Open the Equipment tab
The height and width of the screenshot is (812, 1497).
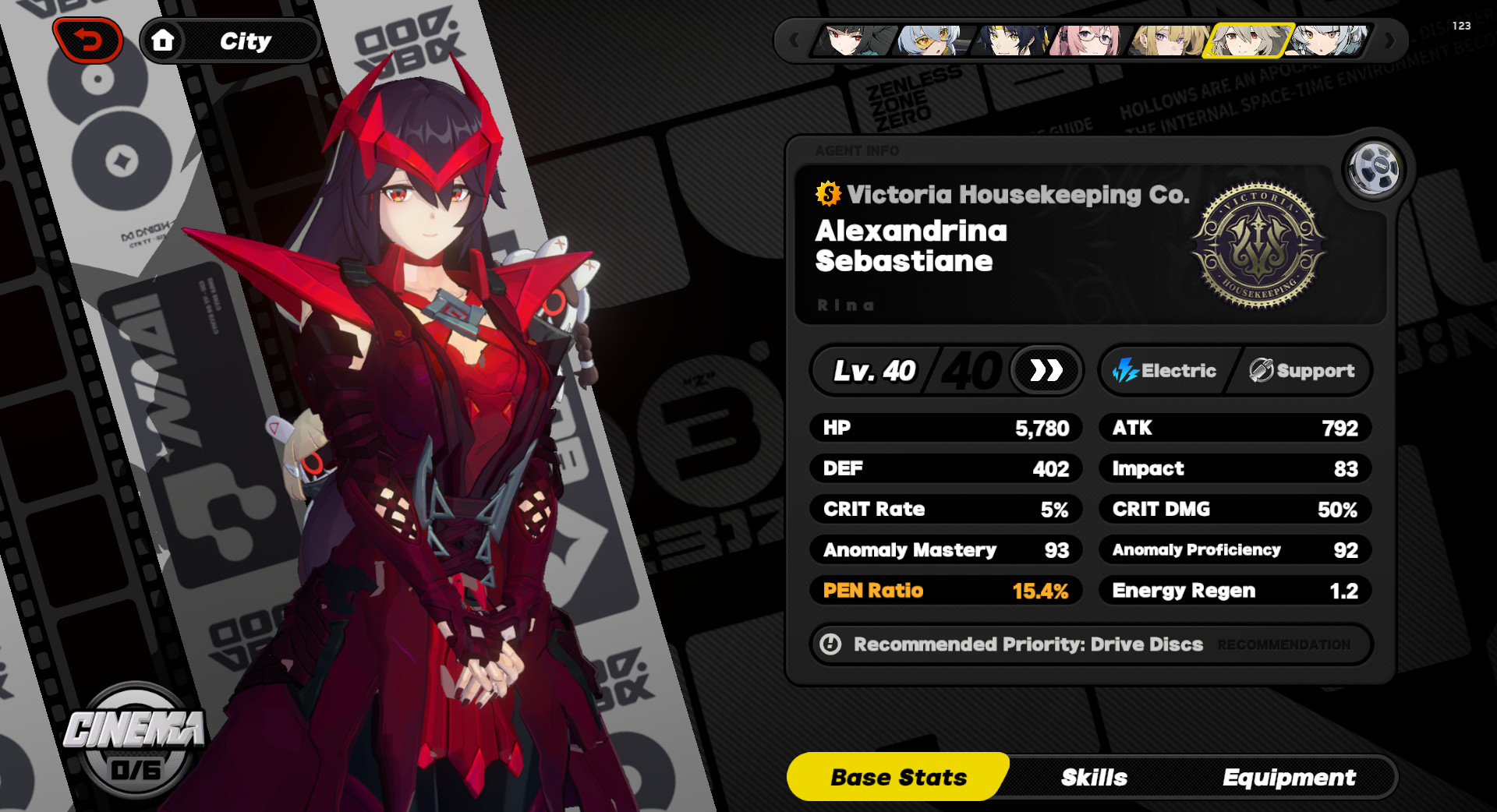pos(1290,777)
